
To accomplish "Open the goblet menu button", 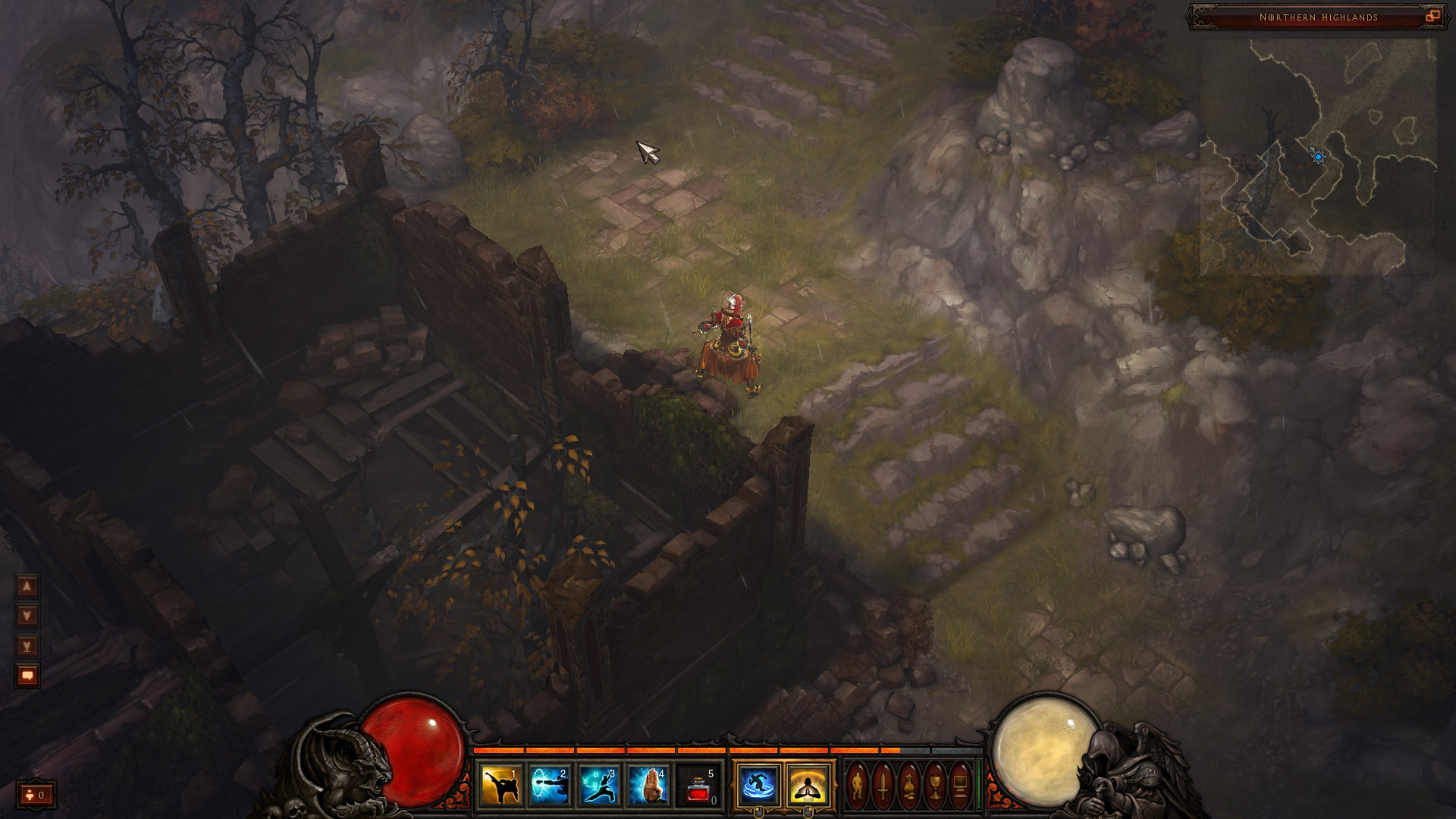I will point(935,786).
